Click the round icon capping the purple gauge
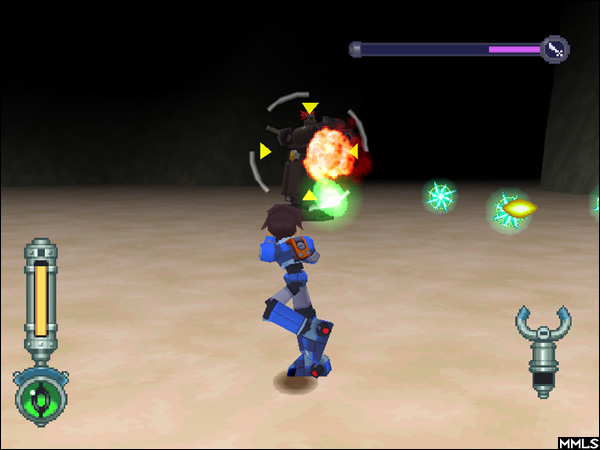Viewport: 600px width, 450px height. coord(555,47)
